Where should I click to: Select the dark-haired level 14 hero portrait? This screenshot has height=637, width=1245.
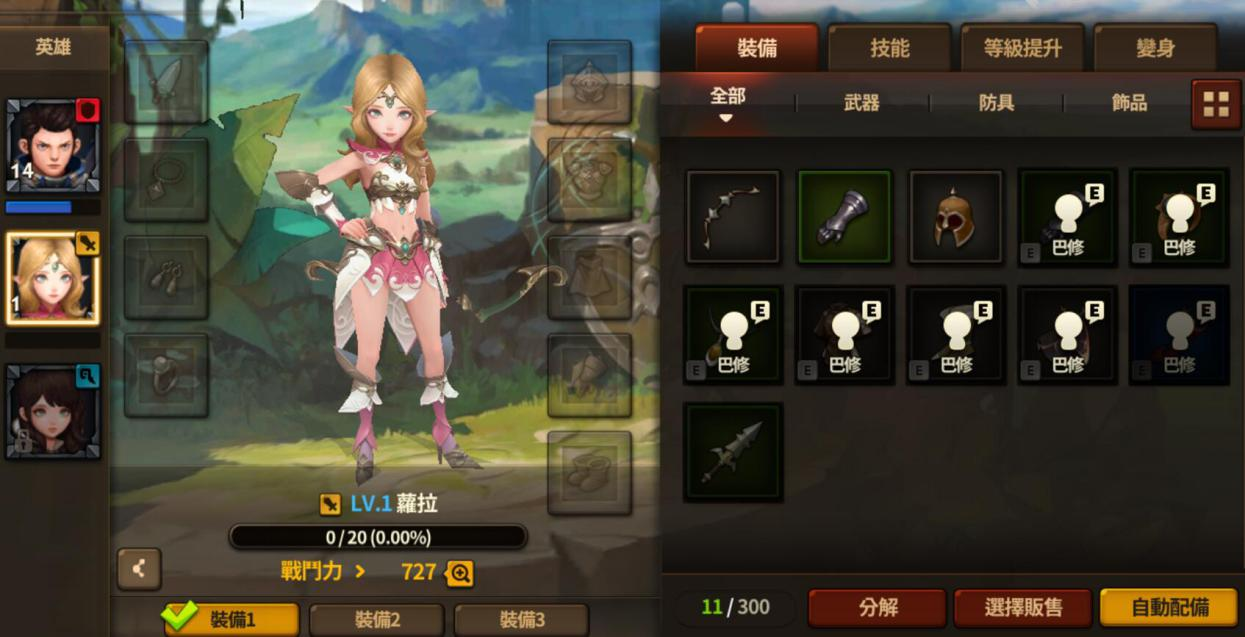point(52,145)
